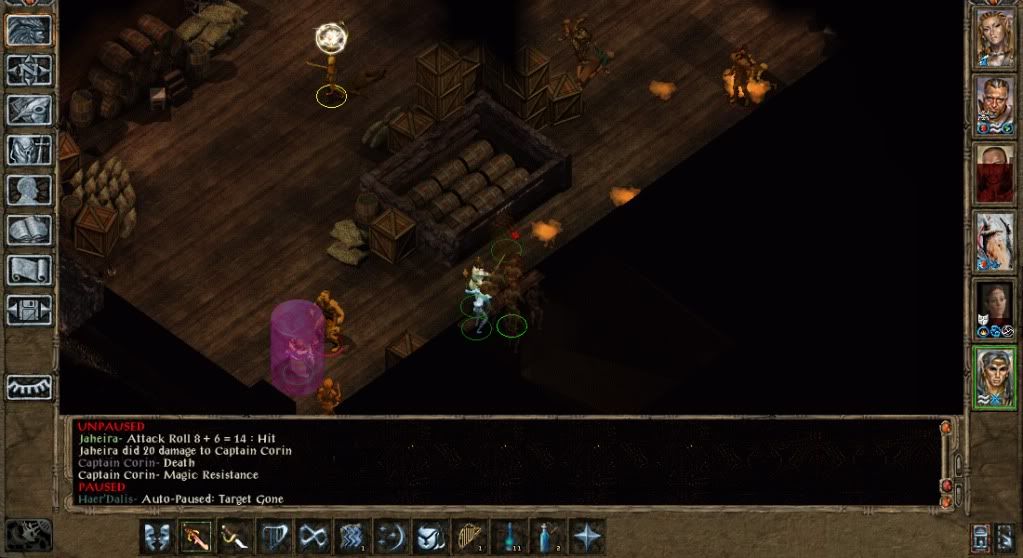Click the theatre masks icon in the action bar
This screenshot has width=1023, height=558.
click(x=156, y=537)
